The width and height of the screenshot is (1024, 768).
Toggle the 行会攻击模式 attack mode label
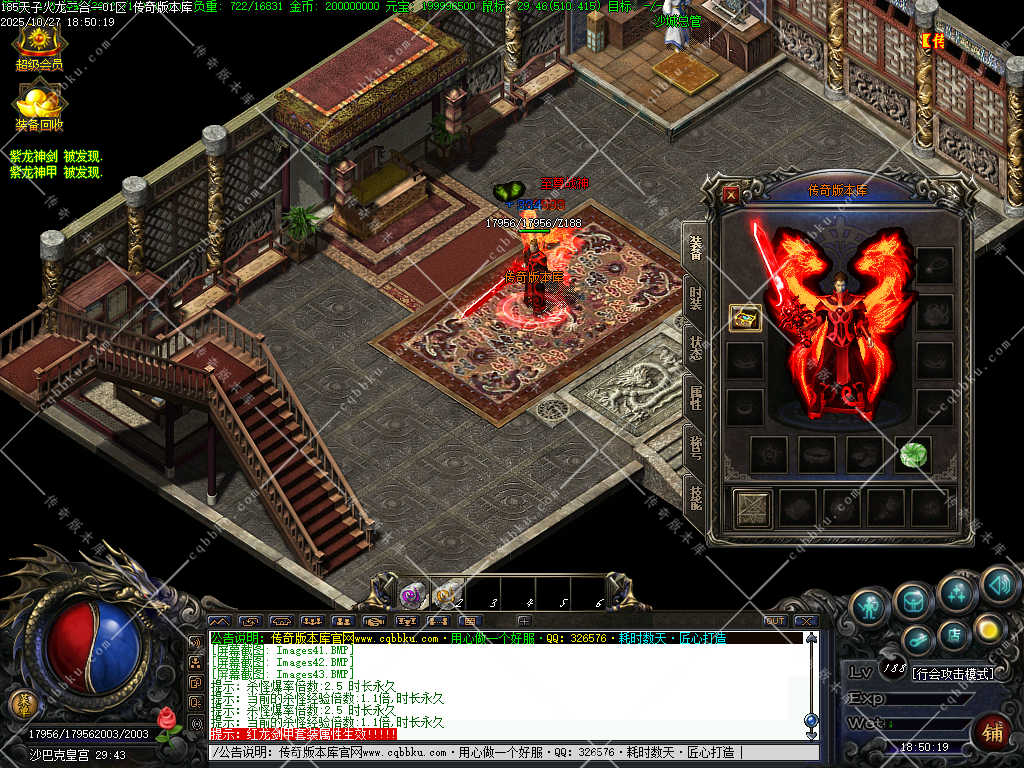pyautogui.click(x=953, y=673)
